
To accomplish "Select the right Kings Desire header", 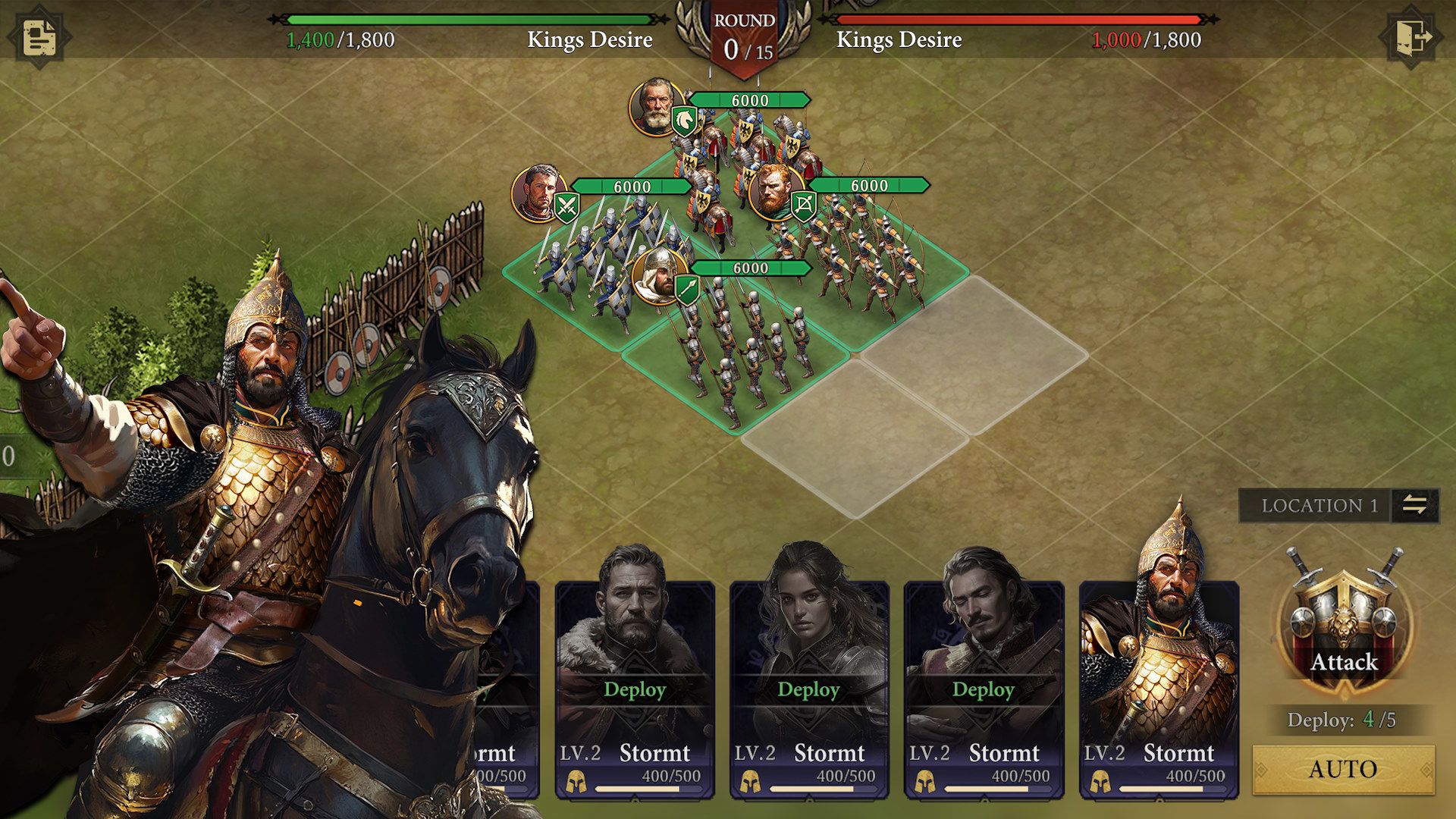I will coord(898,40).
